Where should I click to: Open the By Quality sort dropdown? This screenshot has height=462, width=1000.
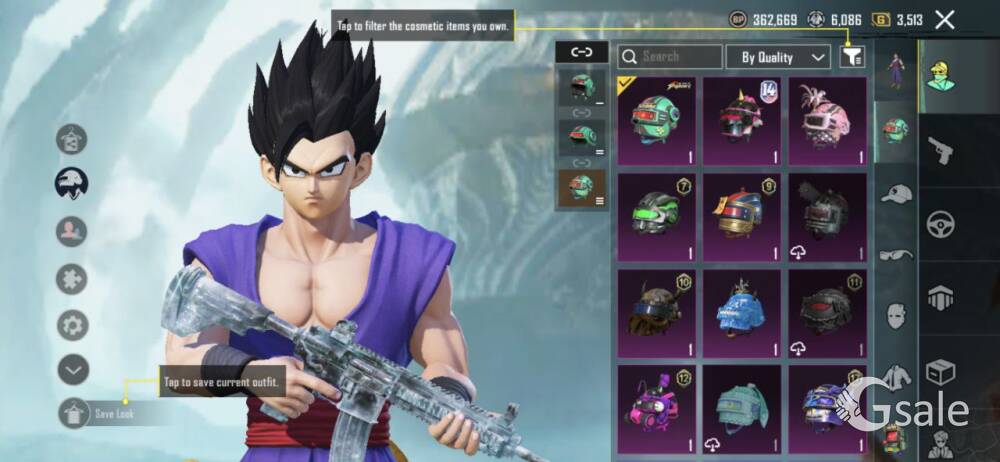(x=778, y=57)
